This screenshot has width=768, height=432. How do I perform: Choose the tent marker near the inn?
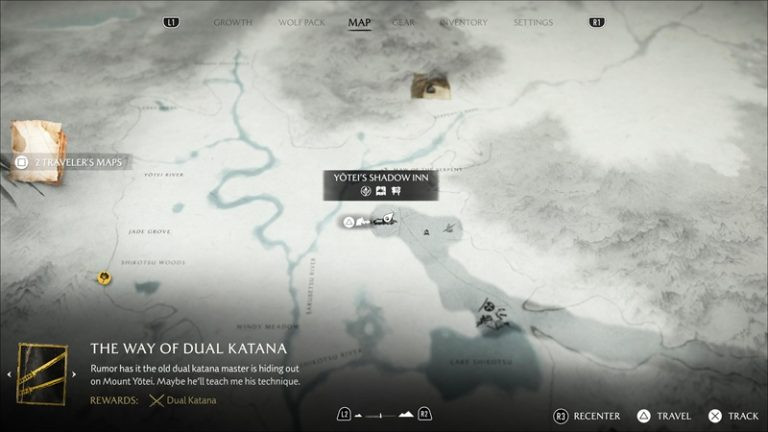[x=427, y=232]
